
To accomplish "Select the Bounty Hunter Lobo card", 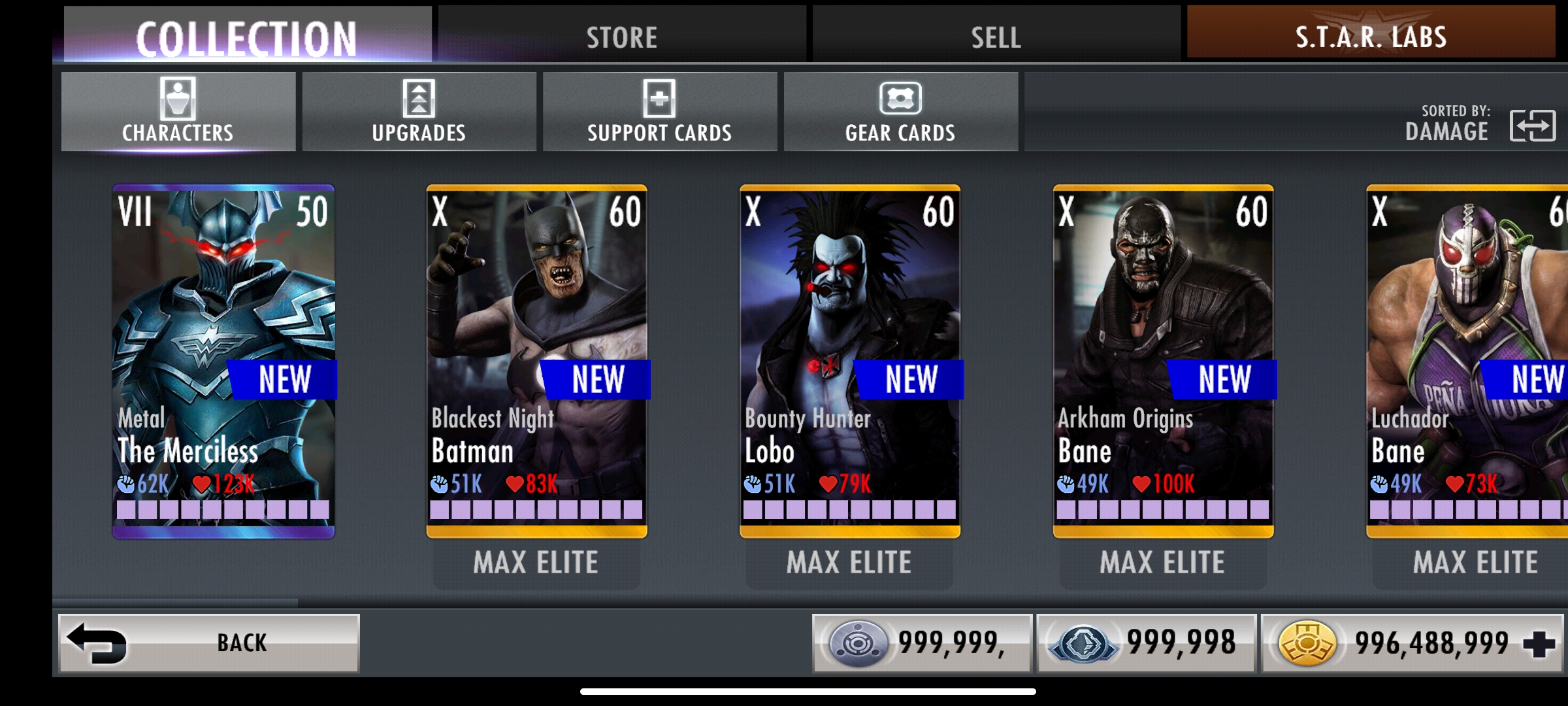I will click(849, 361).
